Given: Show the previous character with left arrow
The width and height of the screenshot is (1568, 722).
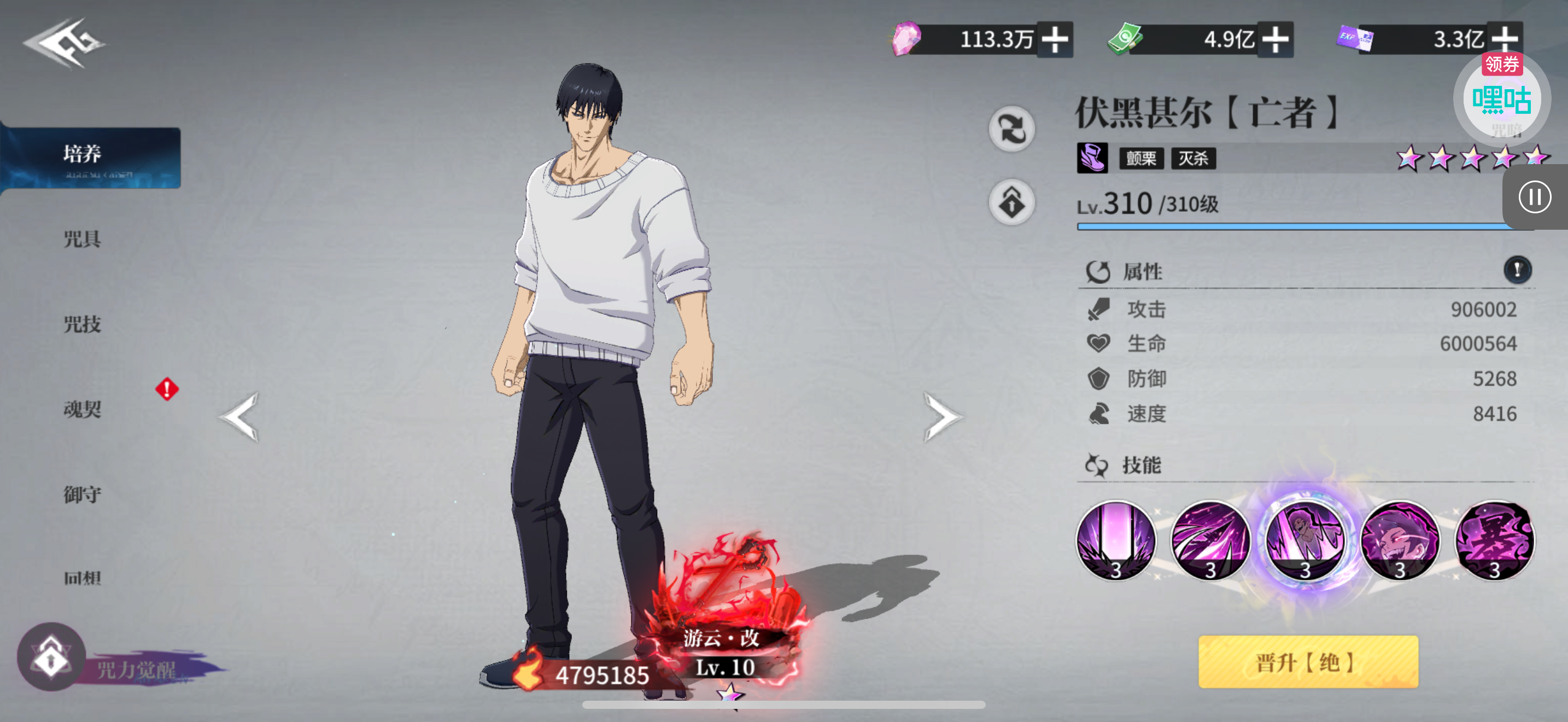Looking at the screenshot, I should [x=240, y=418].
